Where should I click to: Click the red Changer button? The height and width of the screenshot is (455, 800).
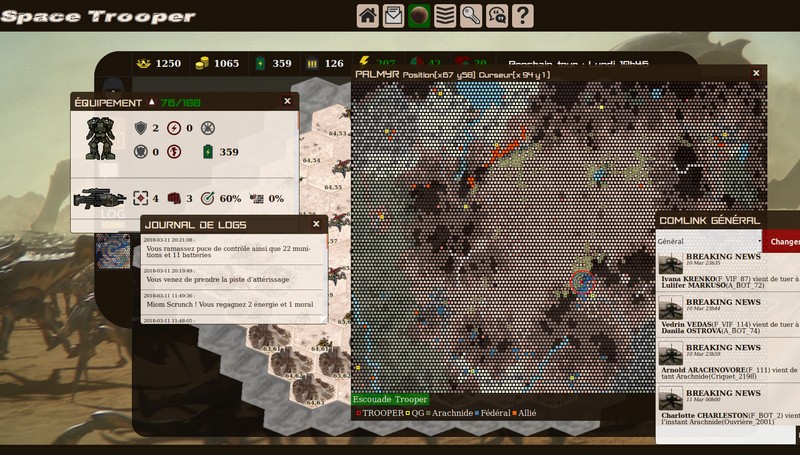(782, 241)
